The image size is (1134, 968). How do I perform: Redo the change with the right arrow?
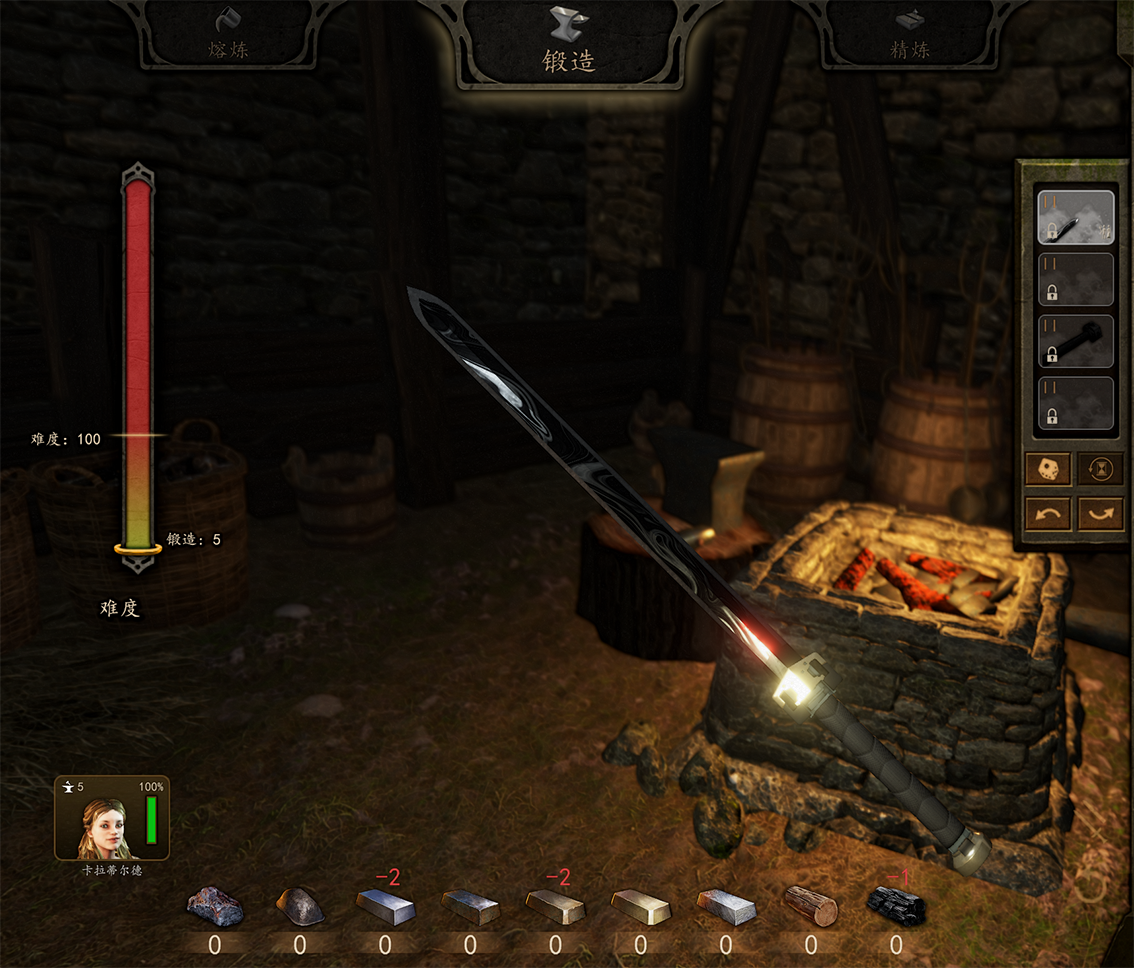tap(1100, 514)
